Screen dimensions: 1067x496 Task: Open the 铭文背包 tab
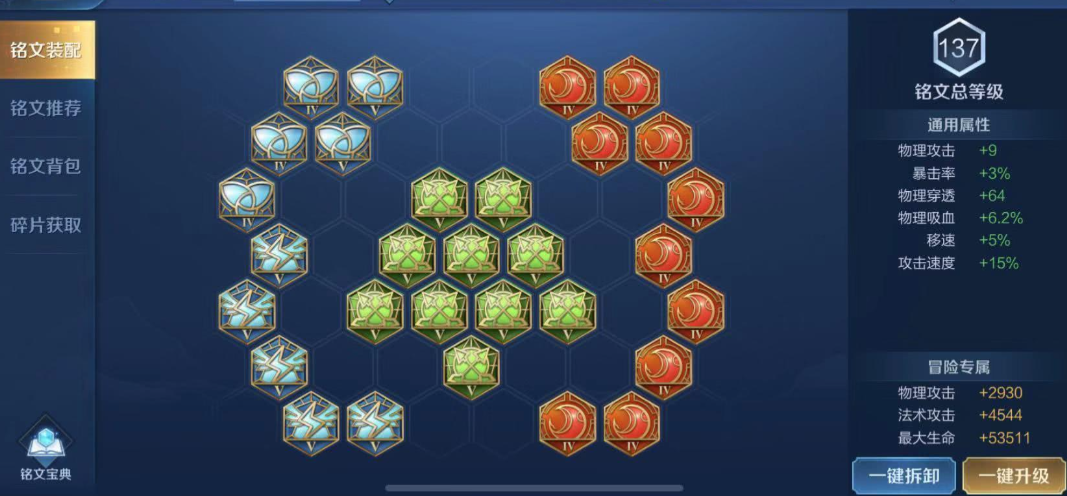pyautogui.click(x=46, y=166)
